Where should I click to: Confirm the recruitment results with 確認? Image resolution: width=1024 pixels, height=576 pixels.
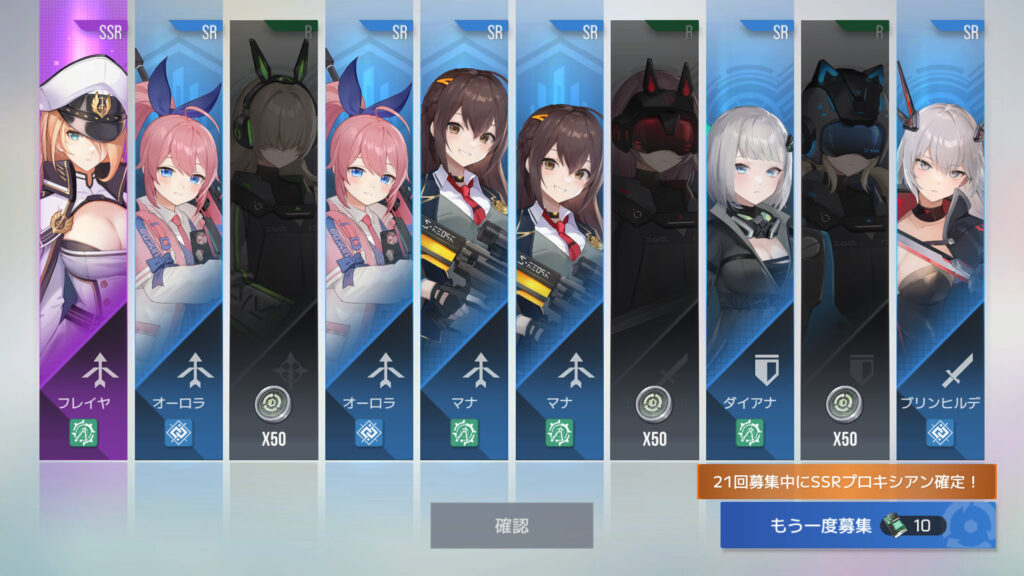[511, 525]
